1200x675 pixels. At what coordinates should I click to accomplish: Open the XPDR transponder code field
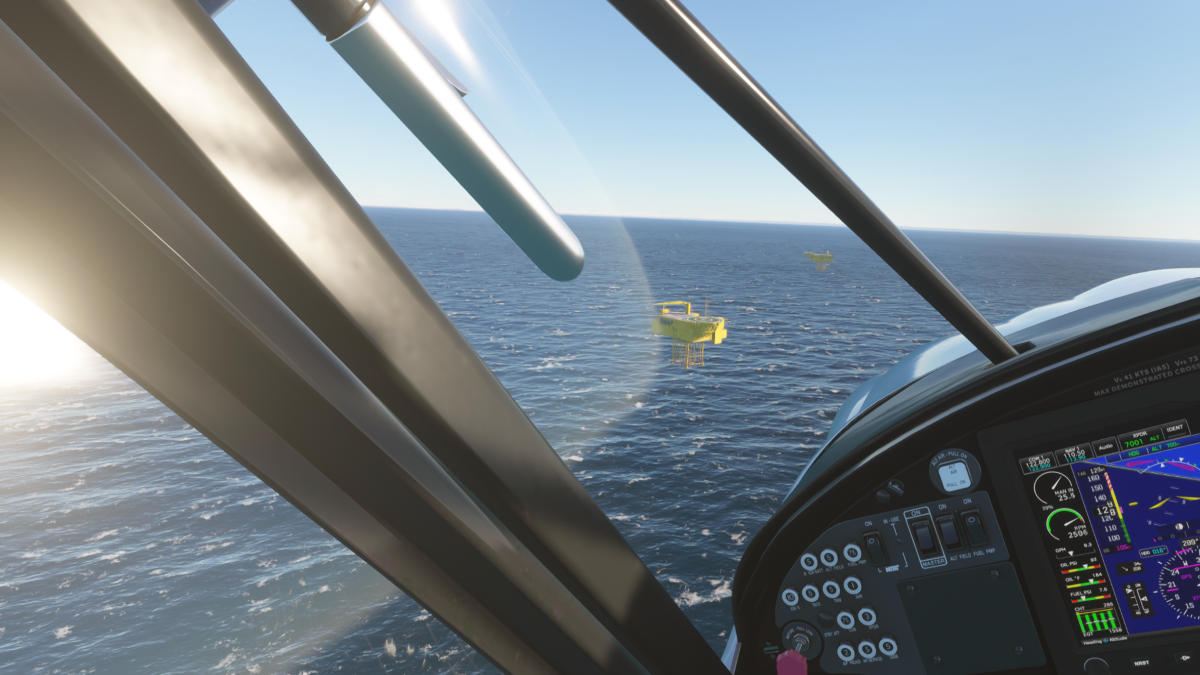pyautogui.click(x=1139, y=438)
